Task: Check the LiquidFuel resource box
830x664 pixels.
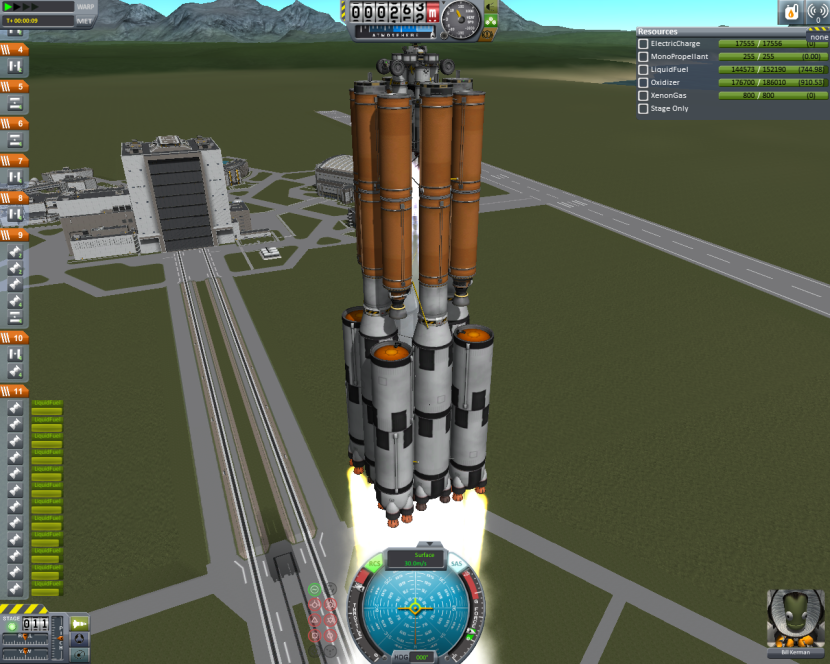Action: [x=644, y=70]
